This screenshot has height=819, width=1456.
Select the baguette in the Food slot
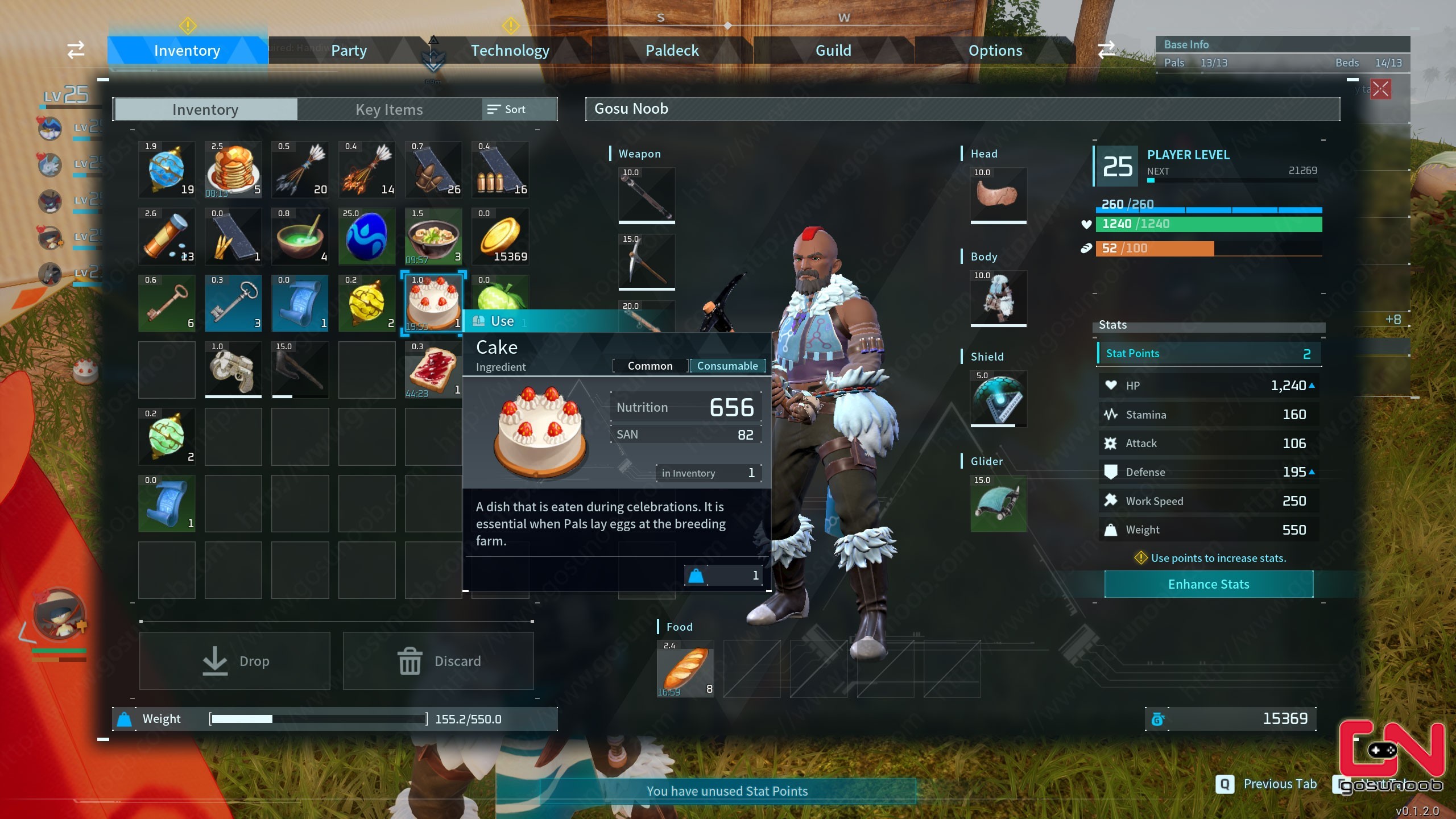685,669
